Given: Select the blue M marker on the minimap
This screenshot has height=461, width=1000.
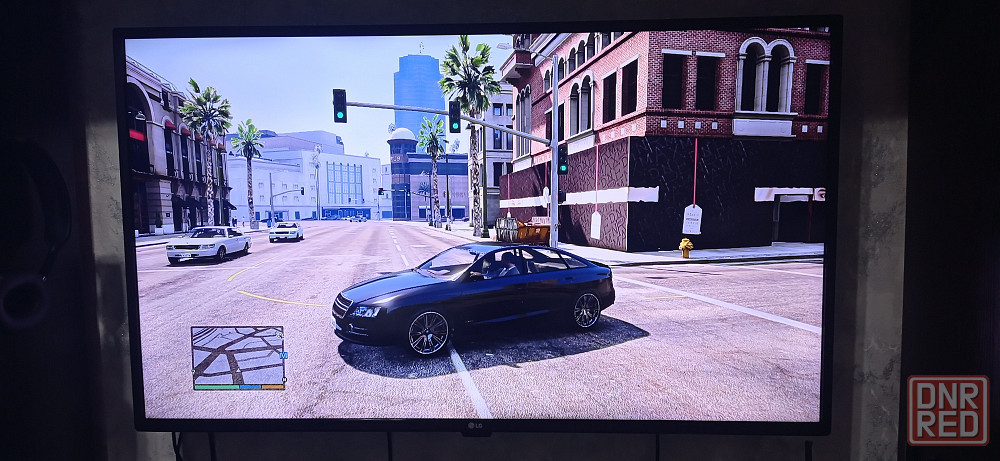Looking at the screenshot, I should pos(283,355).
